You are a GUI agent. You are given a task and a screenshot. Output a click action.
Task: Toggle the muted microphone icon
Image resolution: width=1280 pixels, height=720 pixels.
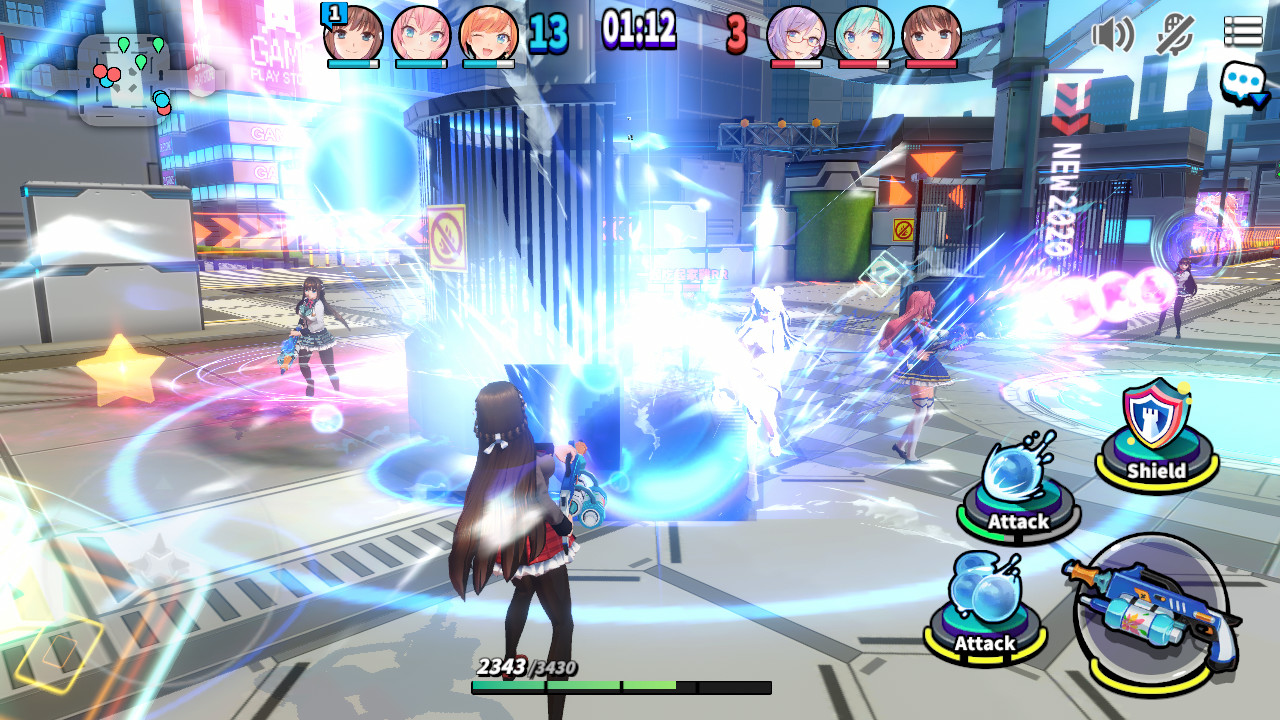pos(1175,34)
